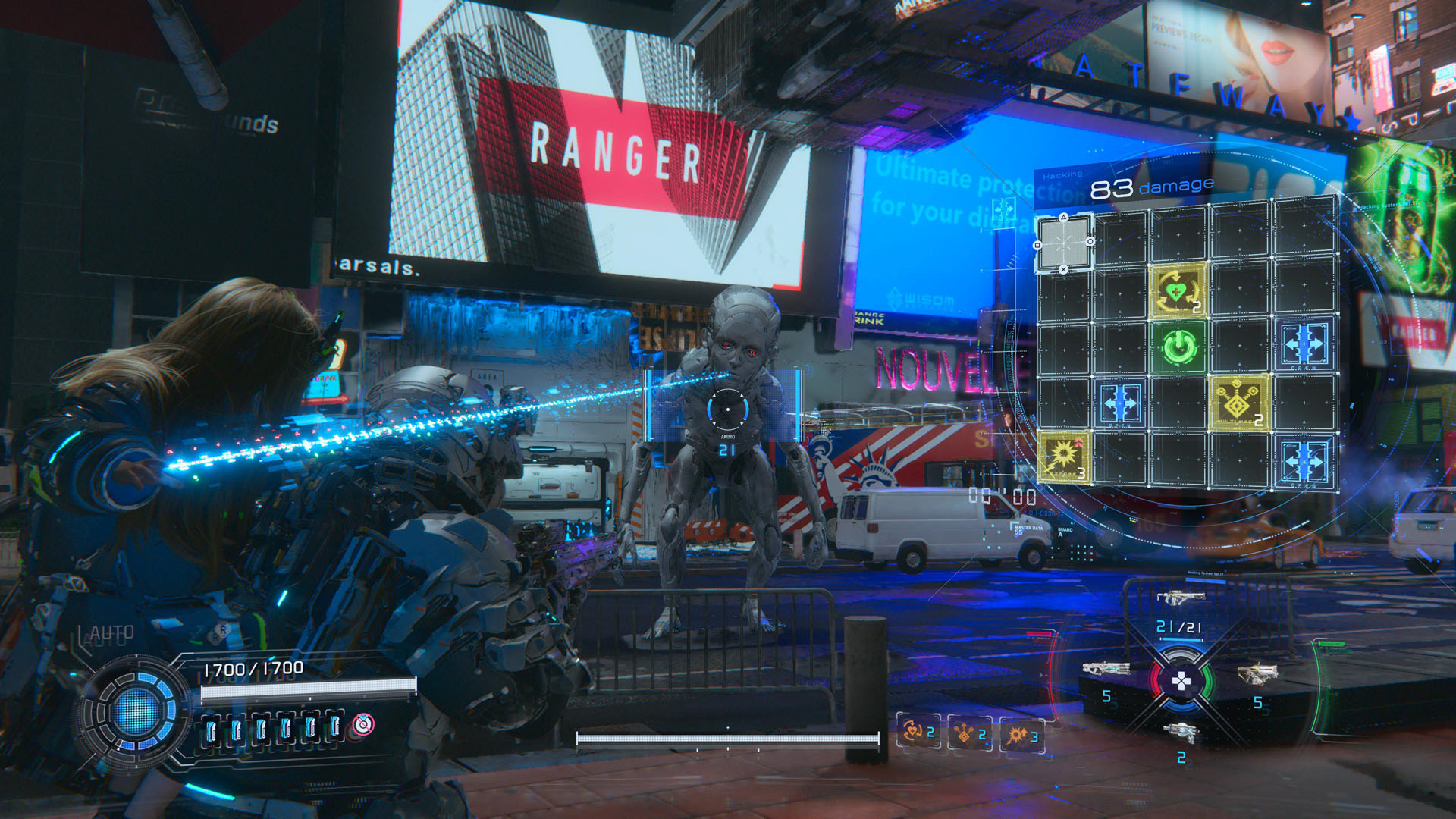
Task: Click the heal-loop ability icon above the hotbar
Action: pos(913,732)
